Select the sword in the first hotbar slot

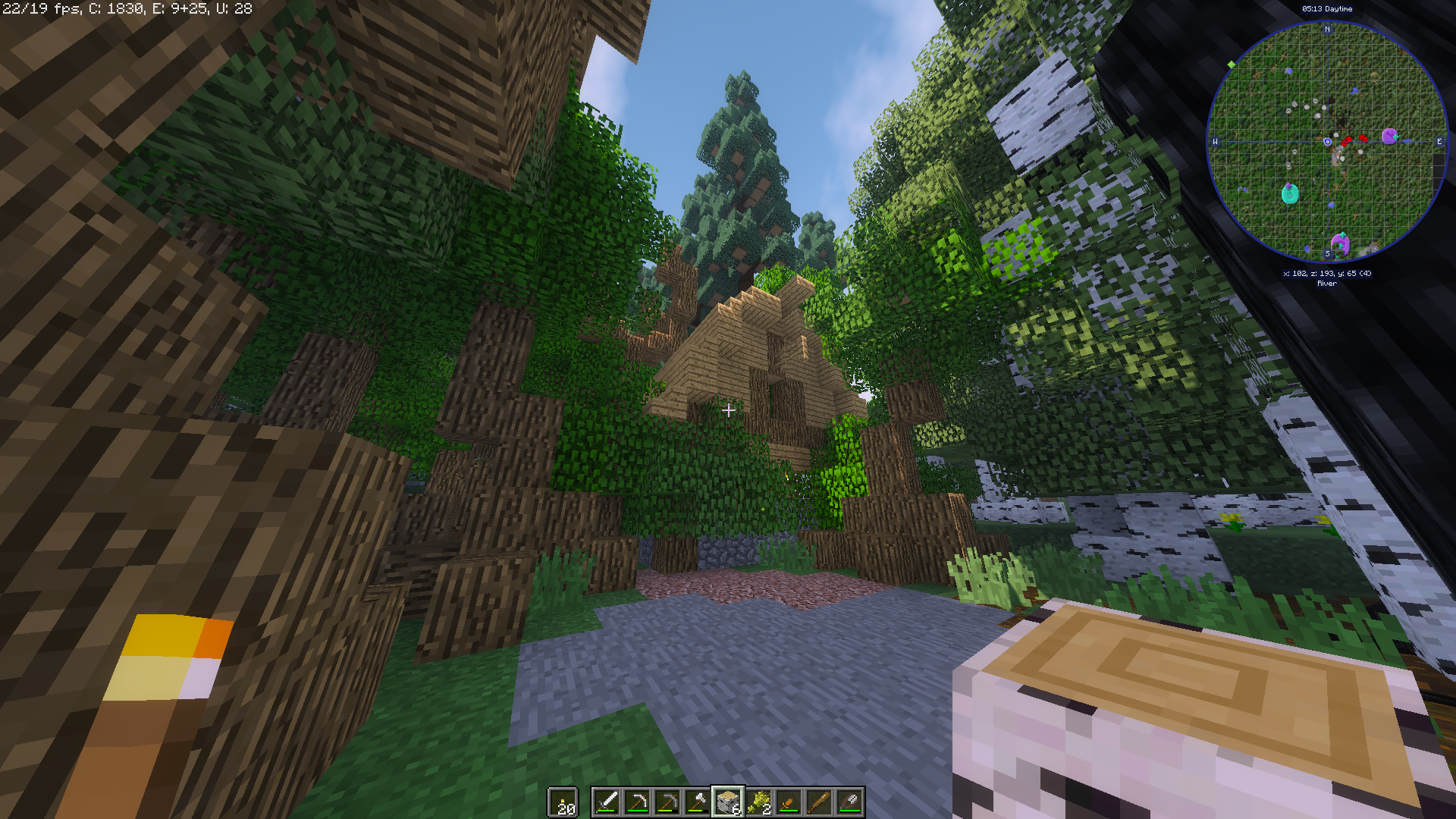coord(606,802)
